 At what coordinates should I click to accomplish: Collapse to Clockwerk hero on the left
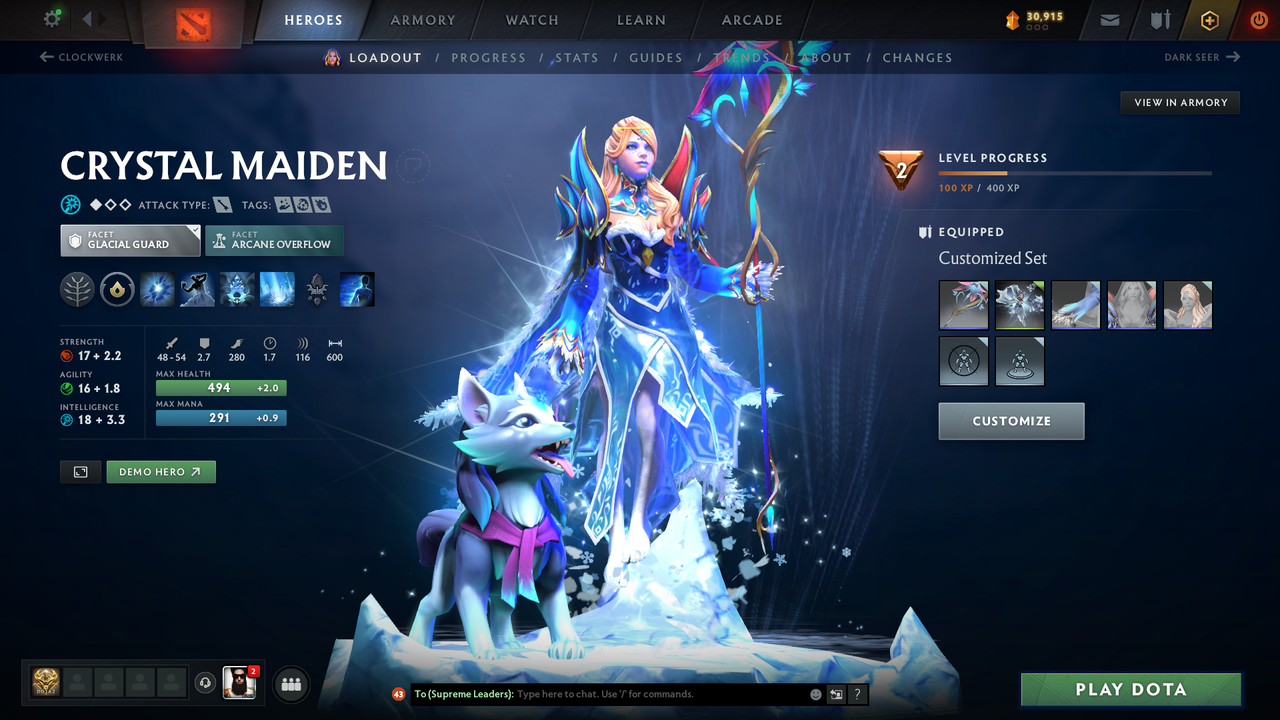pyautogui.click(x=80, y=57)
